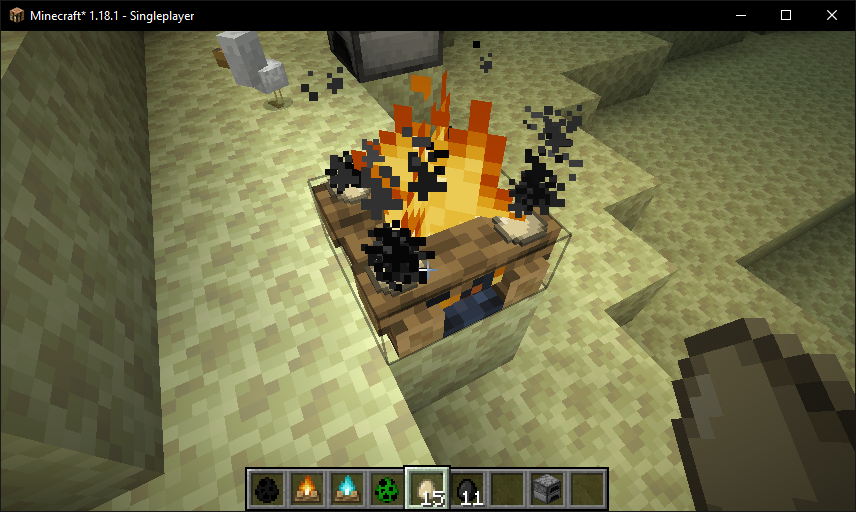
Task: Select the black spawn egg hotbar slot
Action: tap(267, 488)
